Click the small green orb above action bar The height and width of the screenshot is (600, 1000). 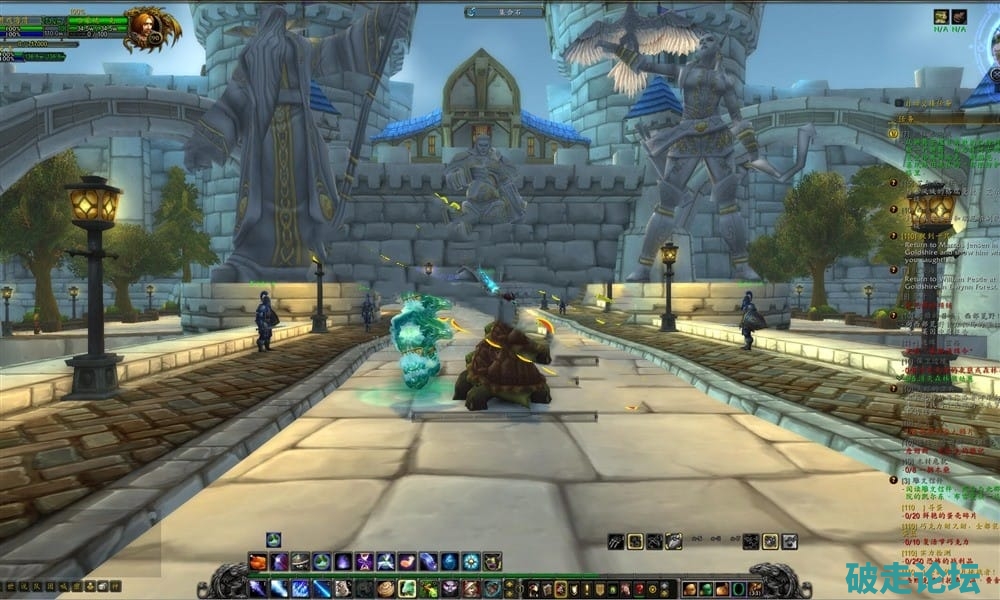tap(273, 540)
